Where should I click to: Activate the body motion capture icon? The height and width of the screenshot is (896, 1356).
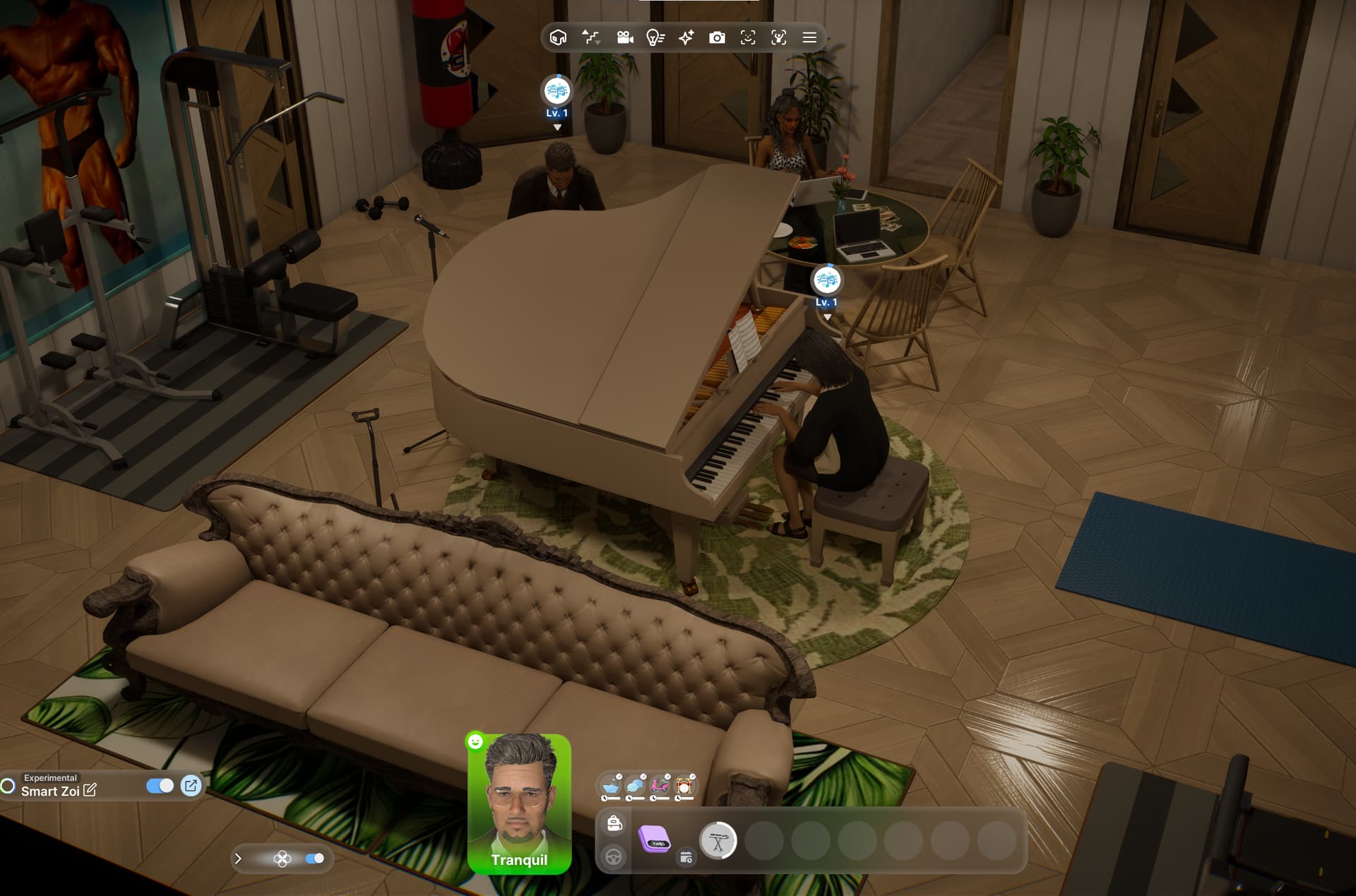(778, 37)
